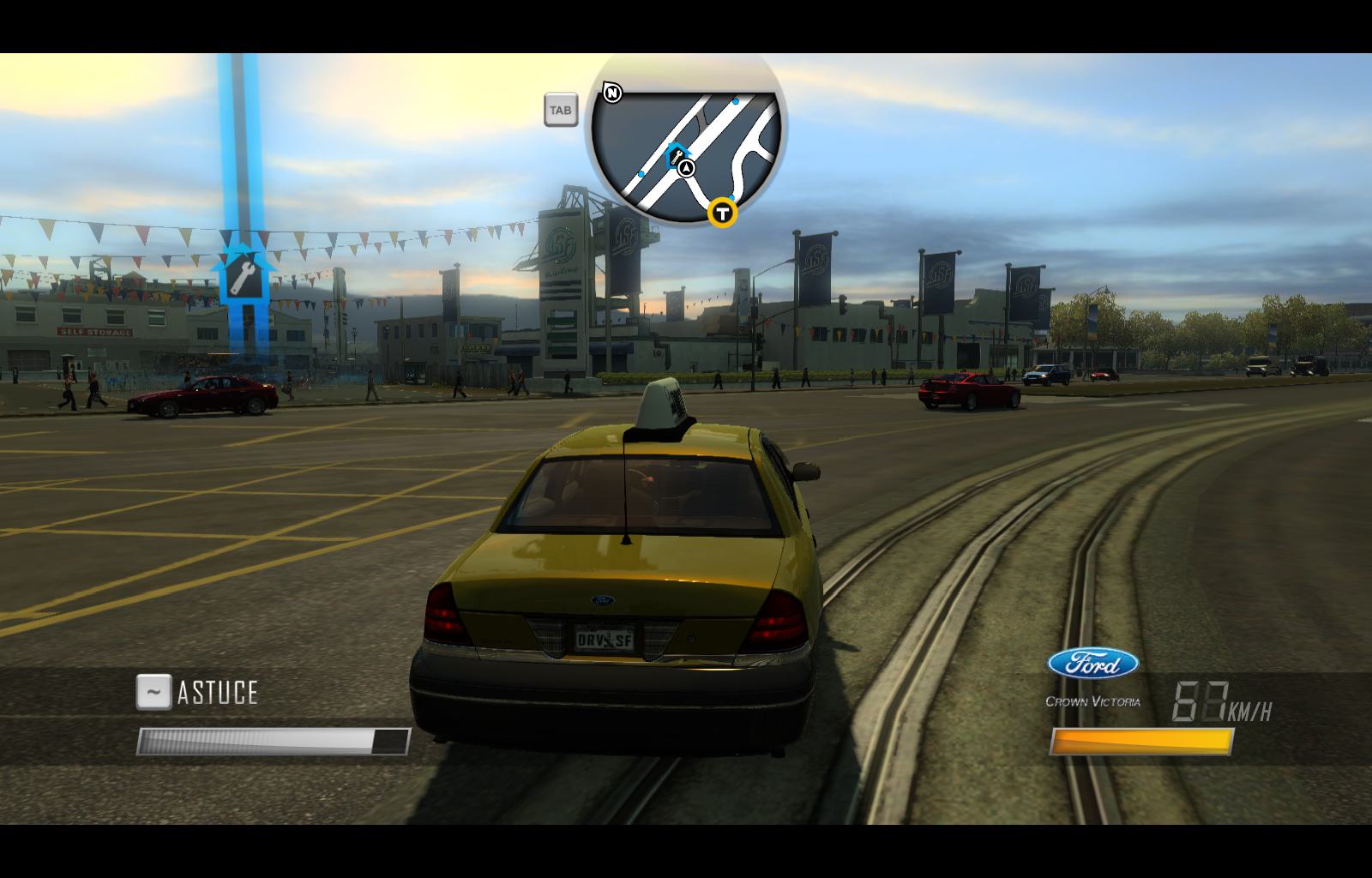Image resolution: width=1372 pixels, height=878 pixels.
Task: Click the Ford badge on the taxi trunk
Action: (x=602, y=600)
